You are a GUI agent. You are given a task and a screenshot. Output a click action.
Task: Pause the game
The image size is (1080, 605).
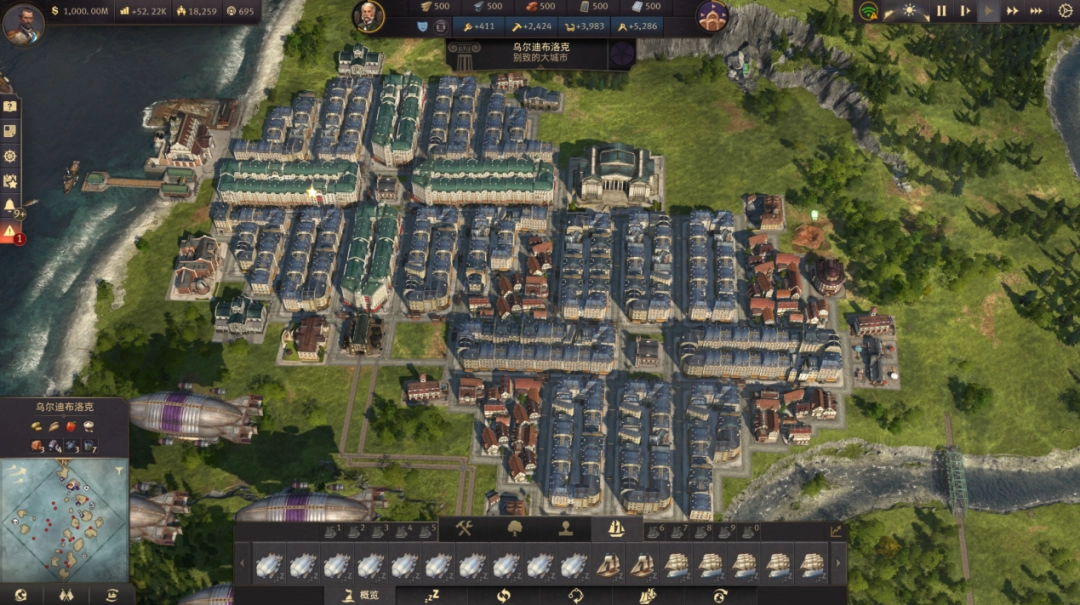coord(941,11)
